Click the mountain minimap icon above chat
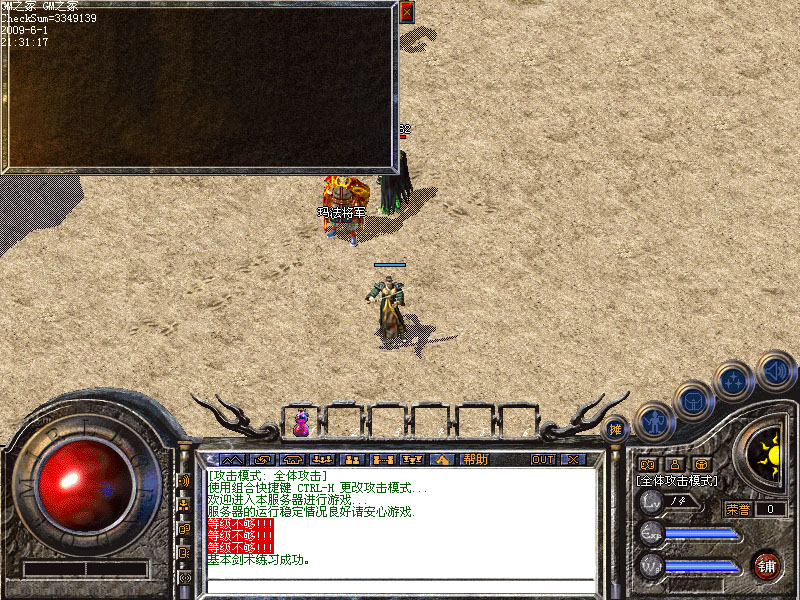This screenshot has width=800, height=600. 233,459
